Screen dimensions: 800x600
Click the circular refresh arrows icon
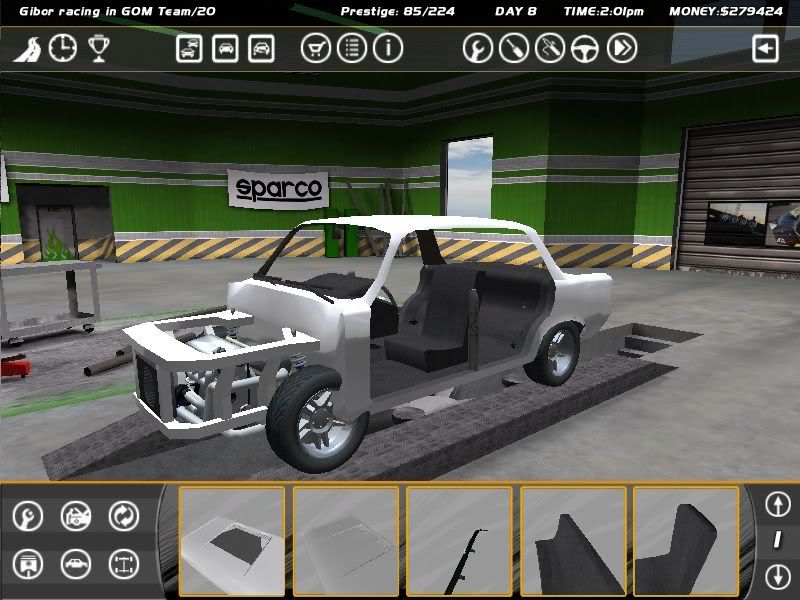(123, 516)
